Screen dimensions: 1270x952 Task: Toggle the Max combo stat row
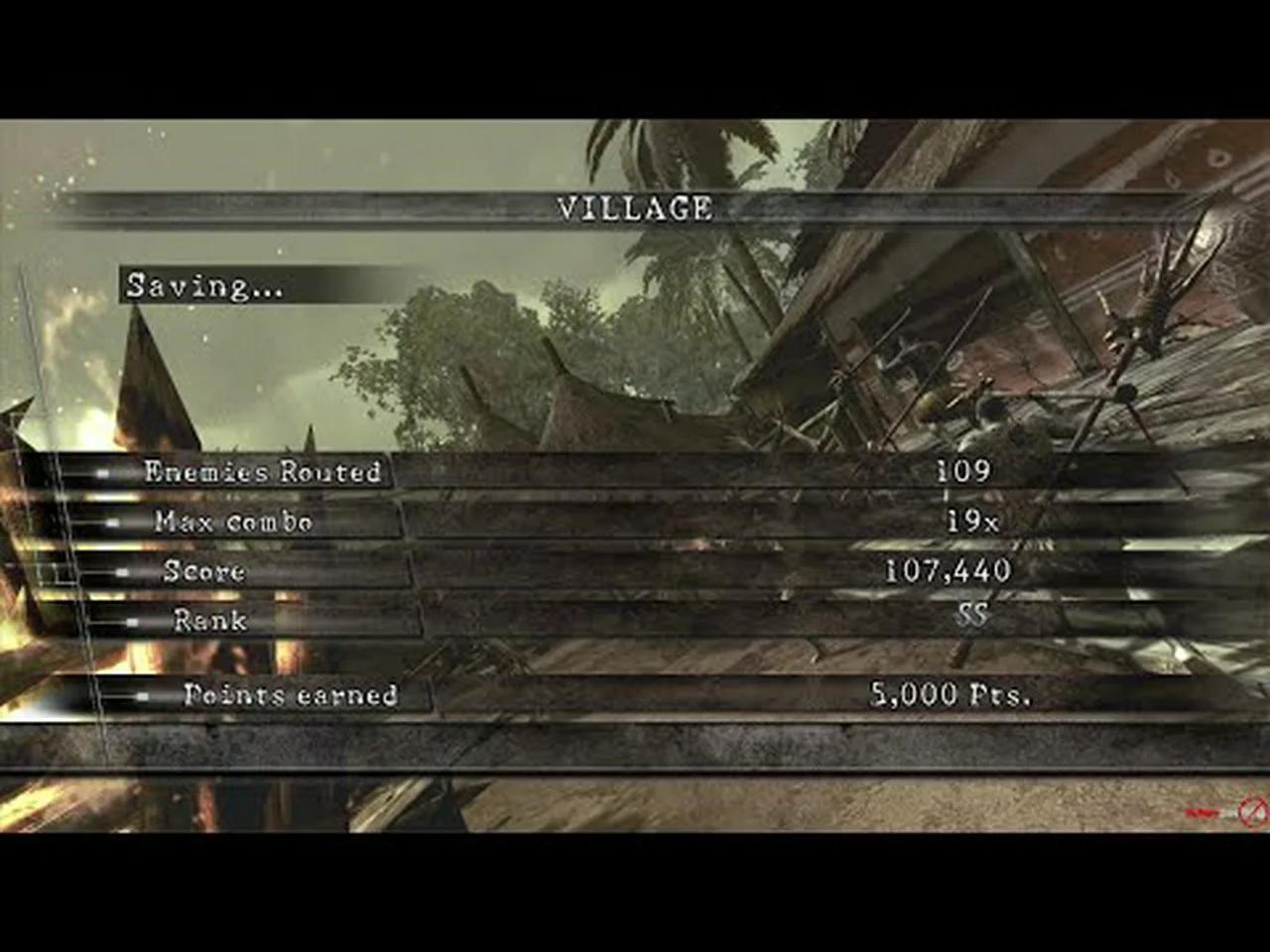(233, 523)
